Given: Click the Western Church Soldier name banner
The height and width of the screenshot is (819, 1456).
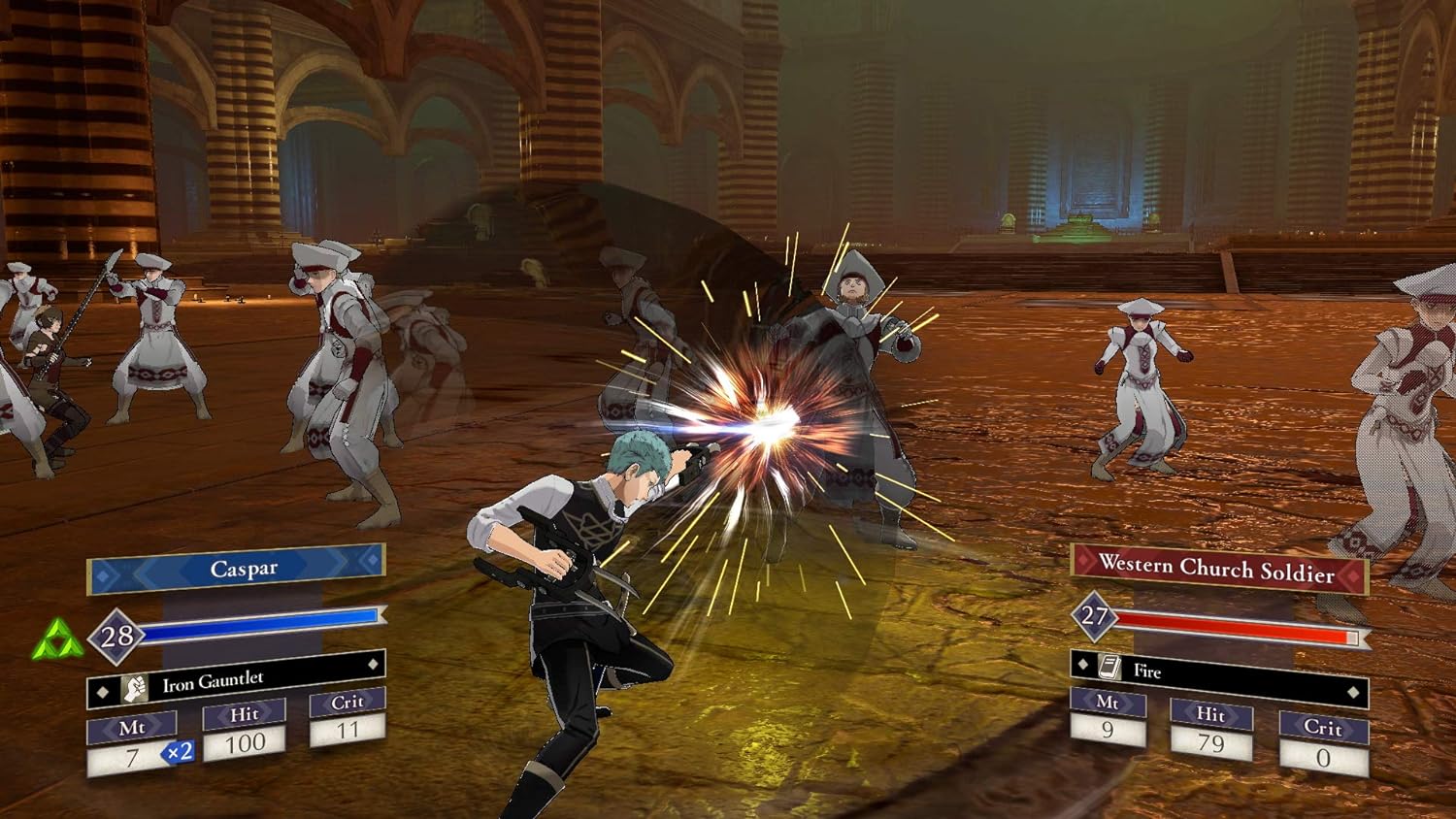Looking at the screenshot, I should pyautogui.click(x=1218, y=569).
